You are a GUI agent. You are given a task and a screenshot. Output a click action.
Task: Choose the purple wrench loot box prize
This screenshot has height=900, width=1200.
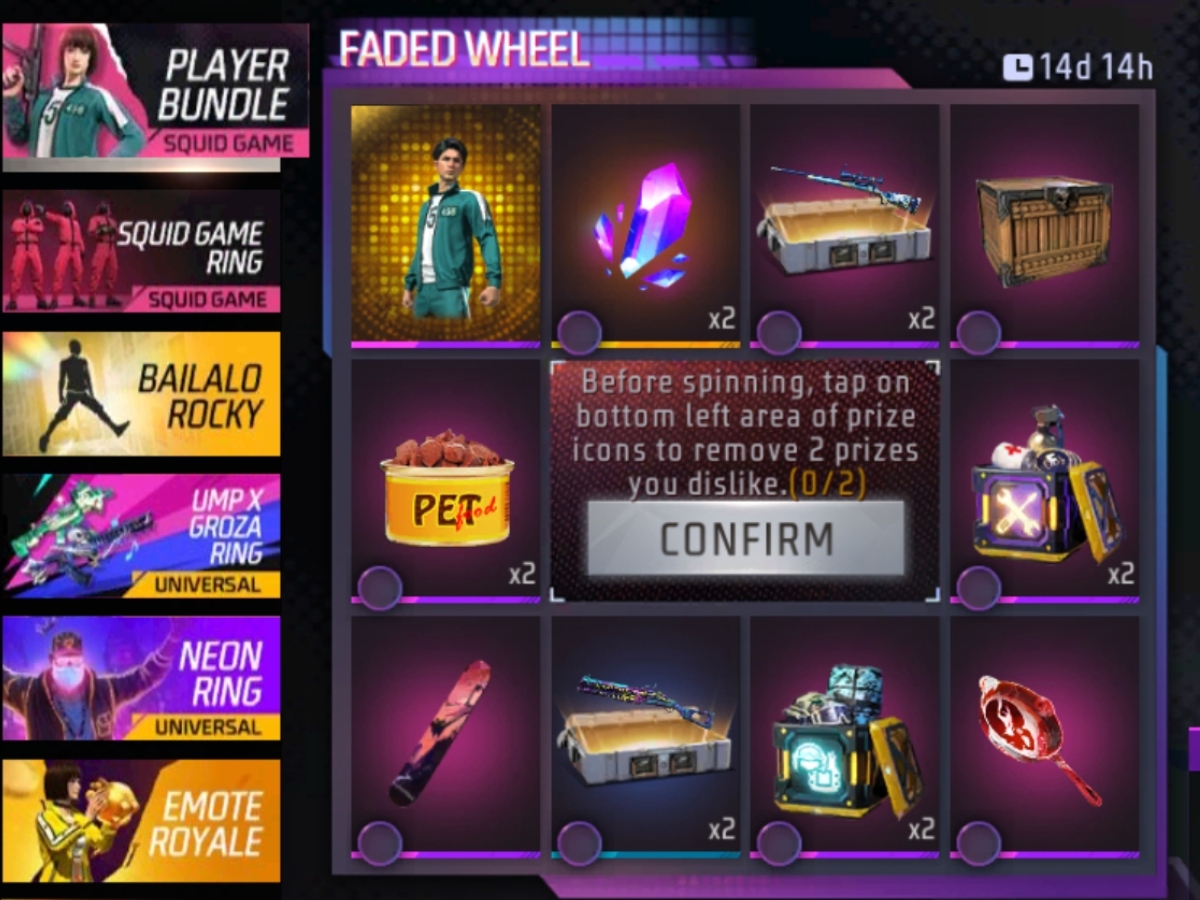(1044, 482)
